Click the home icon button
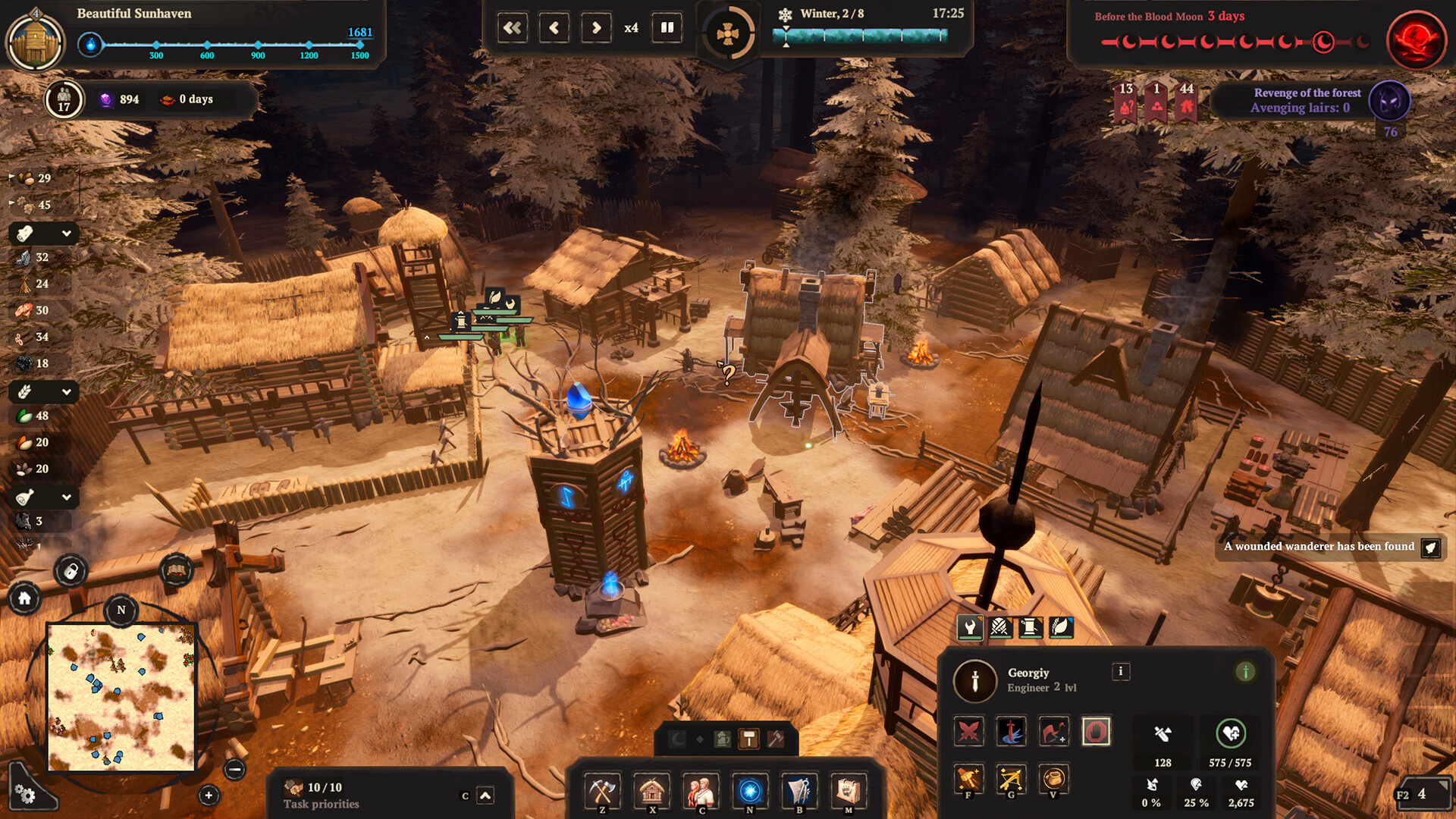Viewport: 1456px width, 819px height. pyautogui.click(x=24, y=598)
